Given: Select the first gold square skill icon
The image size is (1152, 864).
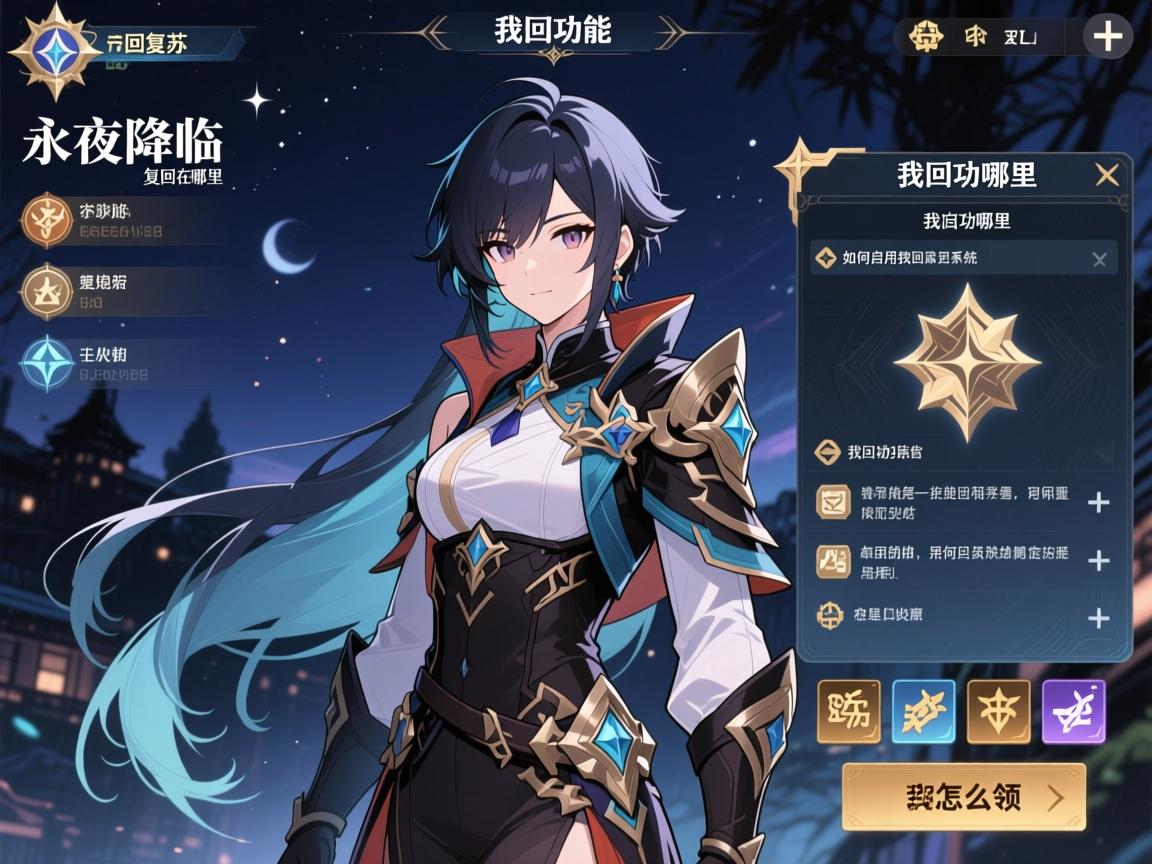Looking at the screenshot, I should pyautogui.click(x=849, y=711).
